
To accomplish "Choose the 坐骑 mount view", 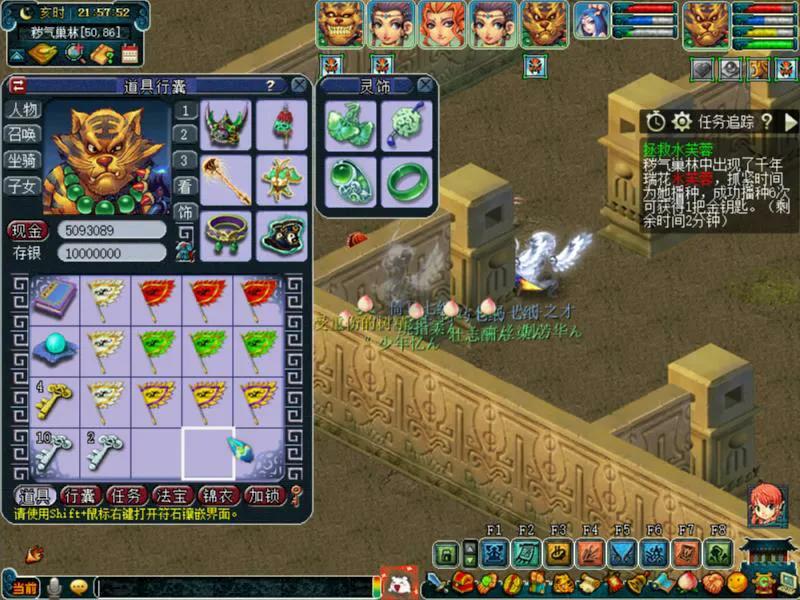I will point(22,160).
